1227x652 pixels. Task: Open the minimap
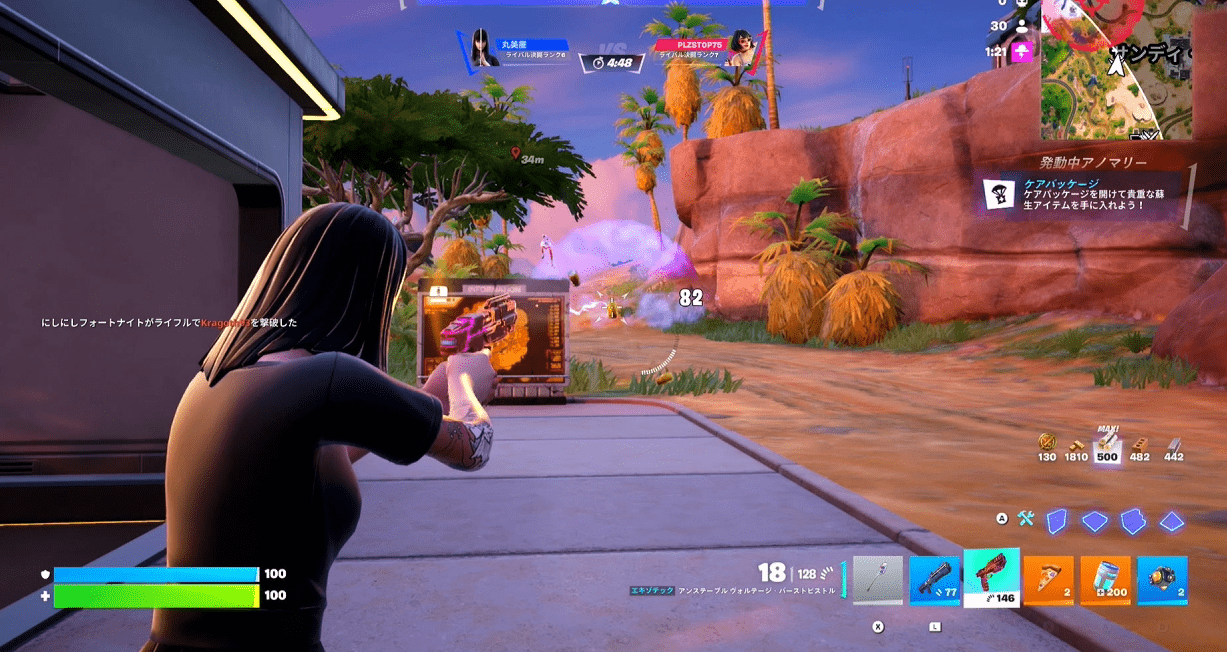[x=1116, y=68]
